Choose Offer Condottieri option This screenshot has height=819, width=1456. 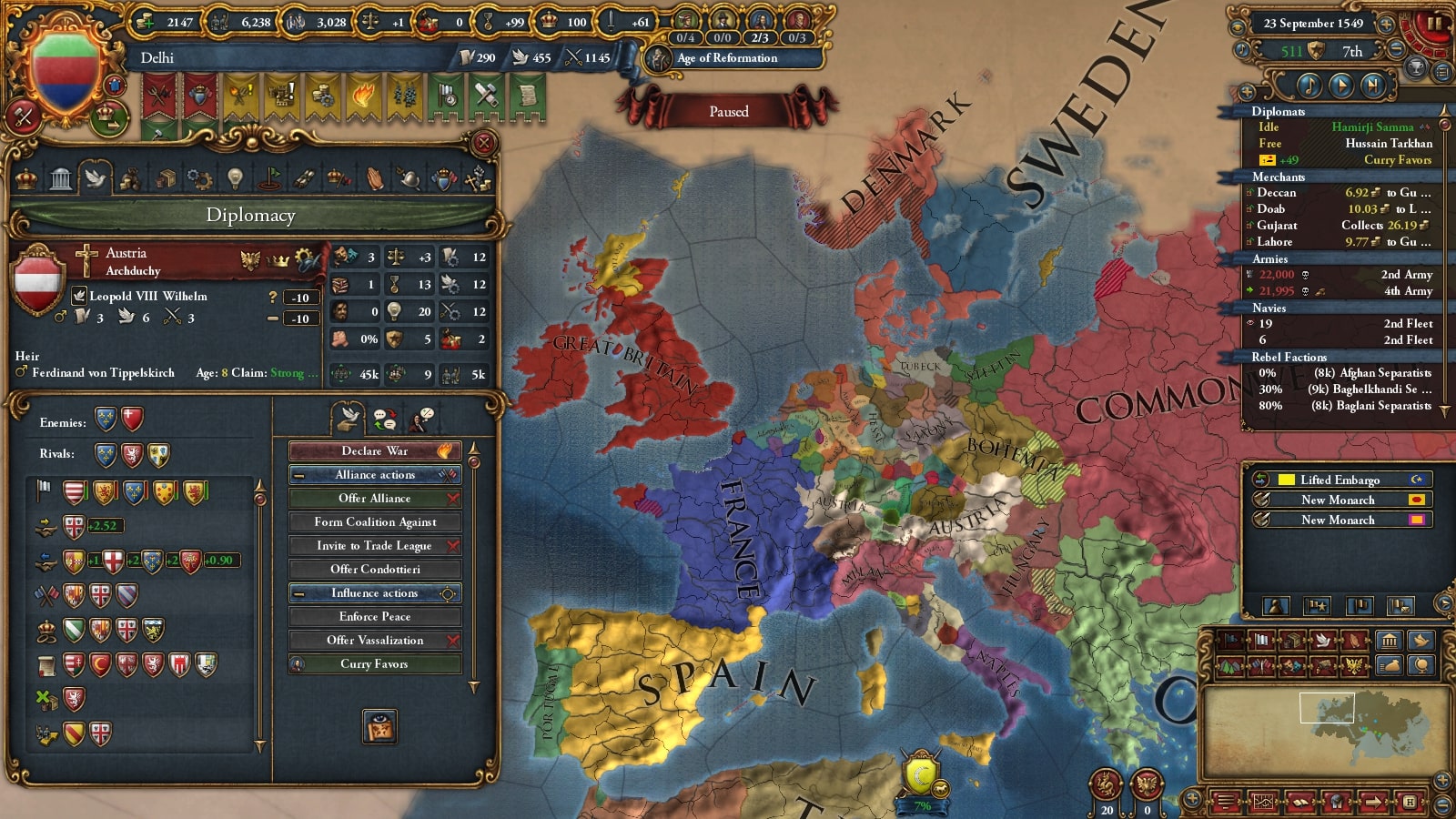coord(375,570)
